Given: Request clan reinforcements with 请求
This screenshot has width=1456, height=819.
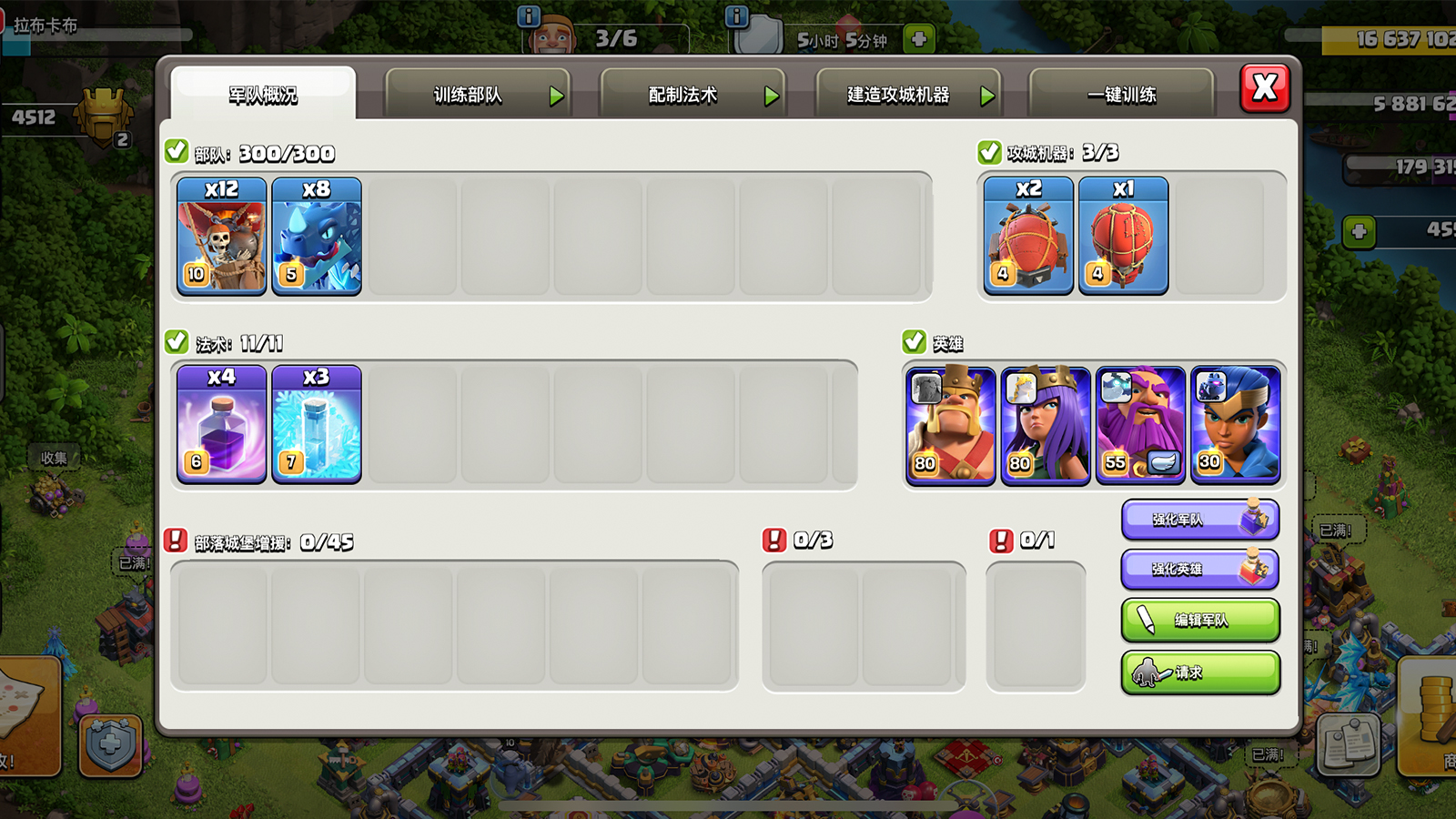Looking at the screenshot, I should (x=1200, y=672).
